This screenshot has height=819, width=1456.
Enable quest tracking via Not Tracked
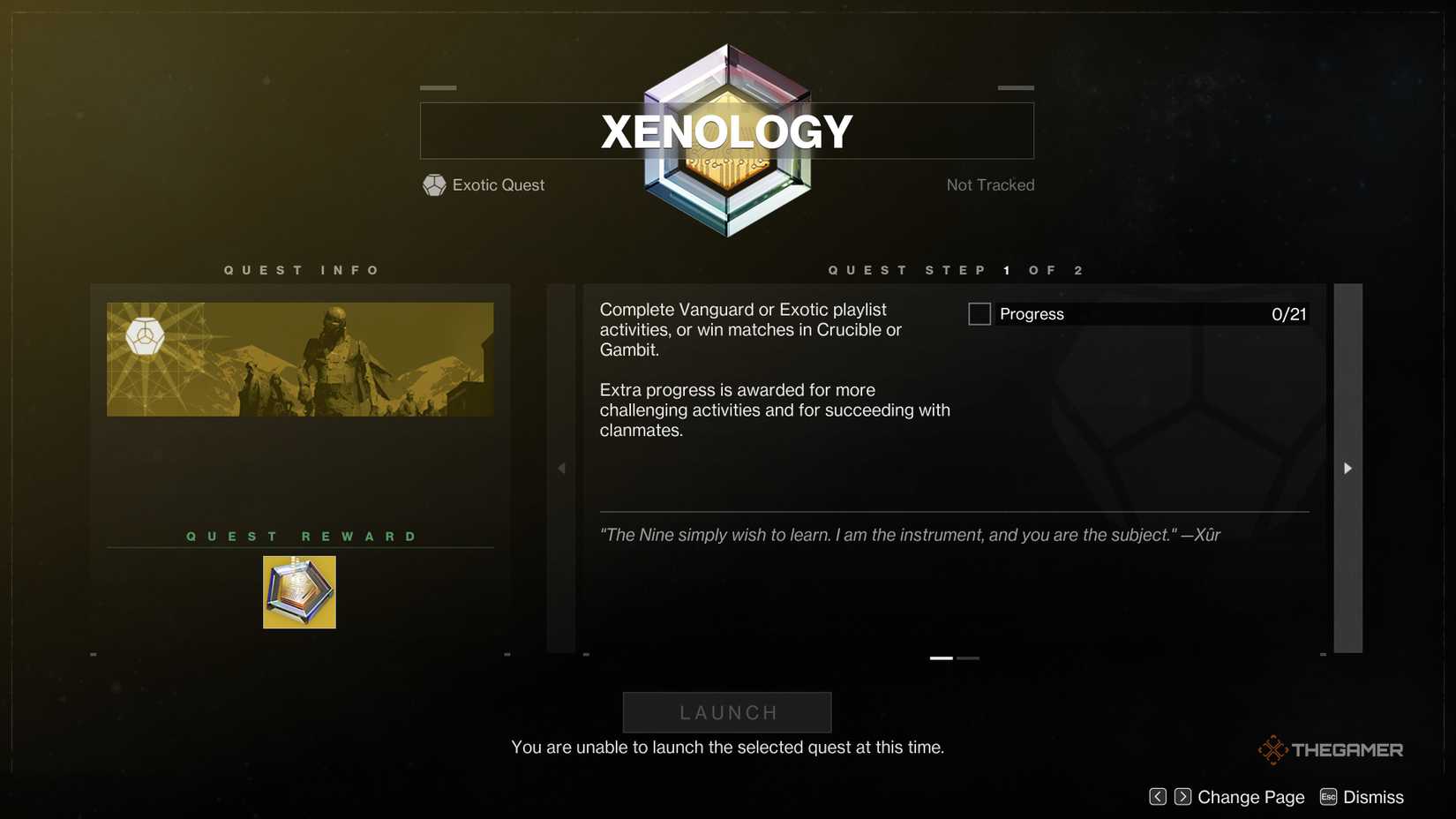pos(990,184)
